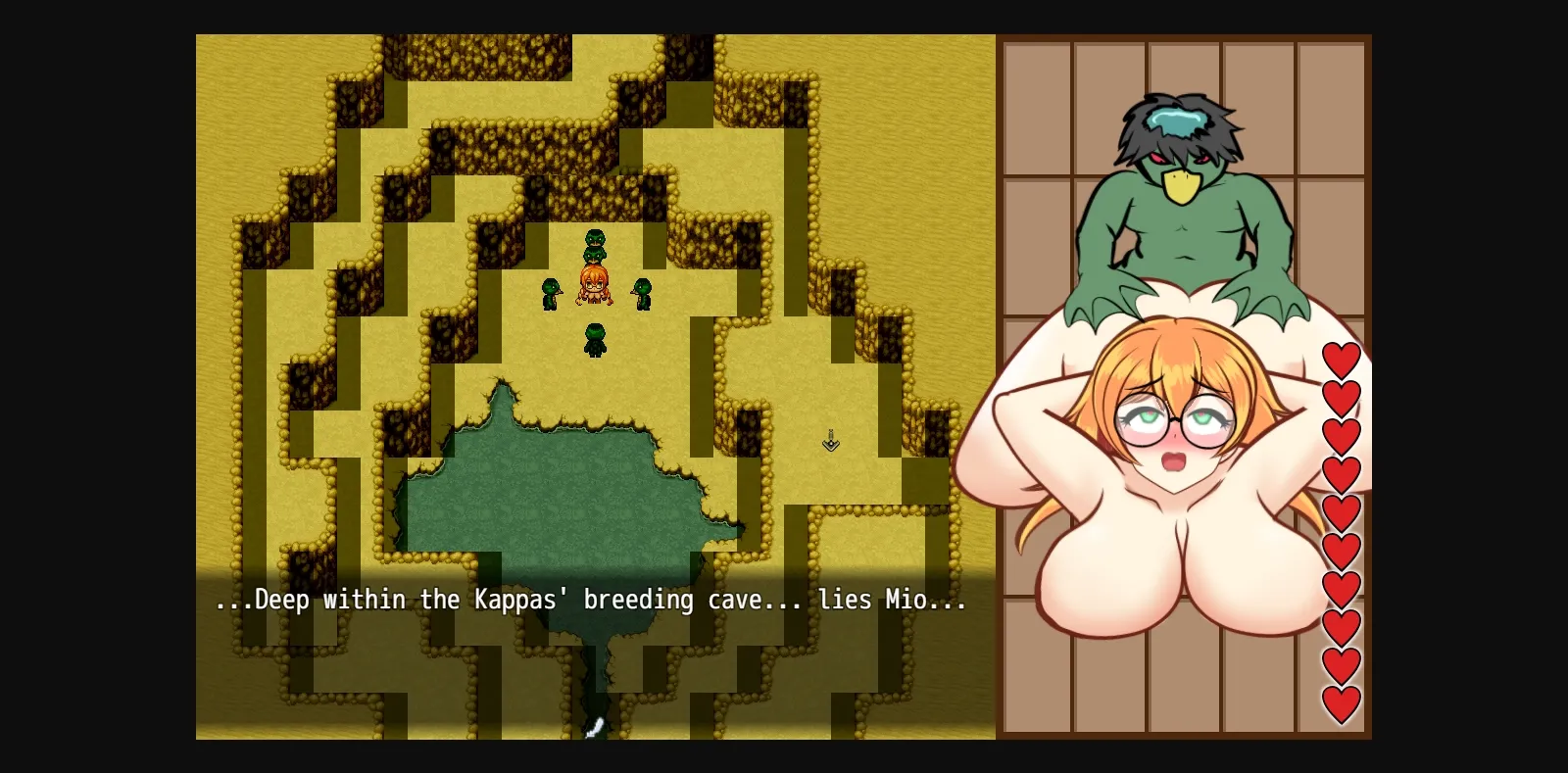Click the kappa sprite below Mio
Image resolution: width=1568 pixels, height=773 pixels.
(x=593, y=338)
